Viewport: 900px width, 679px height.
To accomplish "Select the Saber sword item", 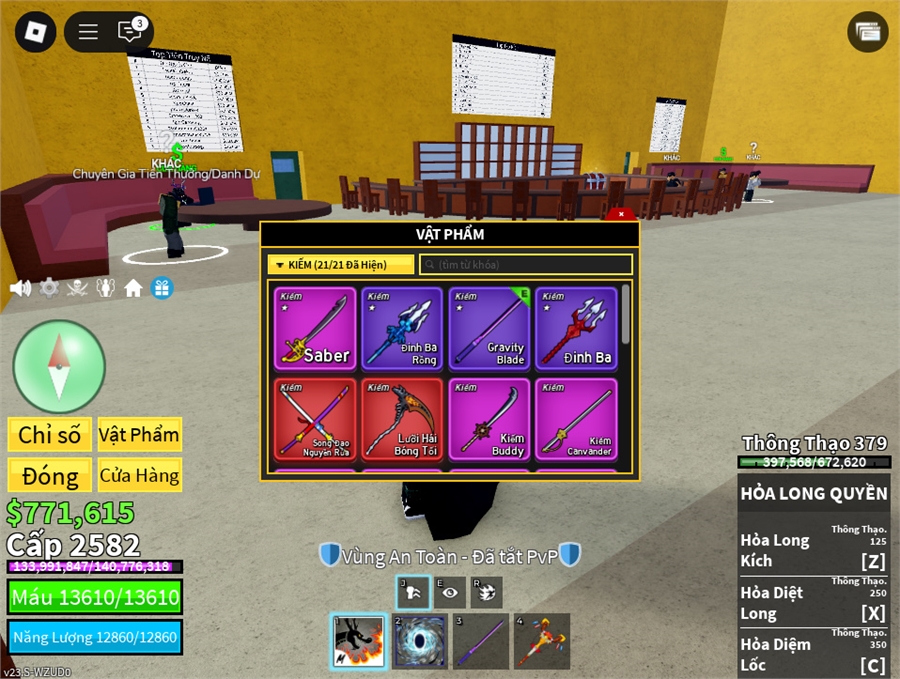I will [315, 329].
